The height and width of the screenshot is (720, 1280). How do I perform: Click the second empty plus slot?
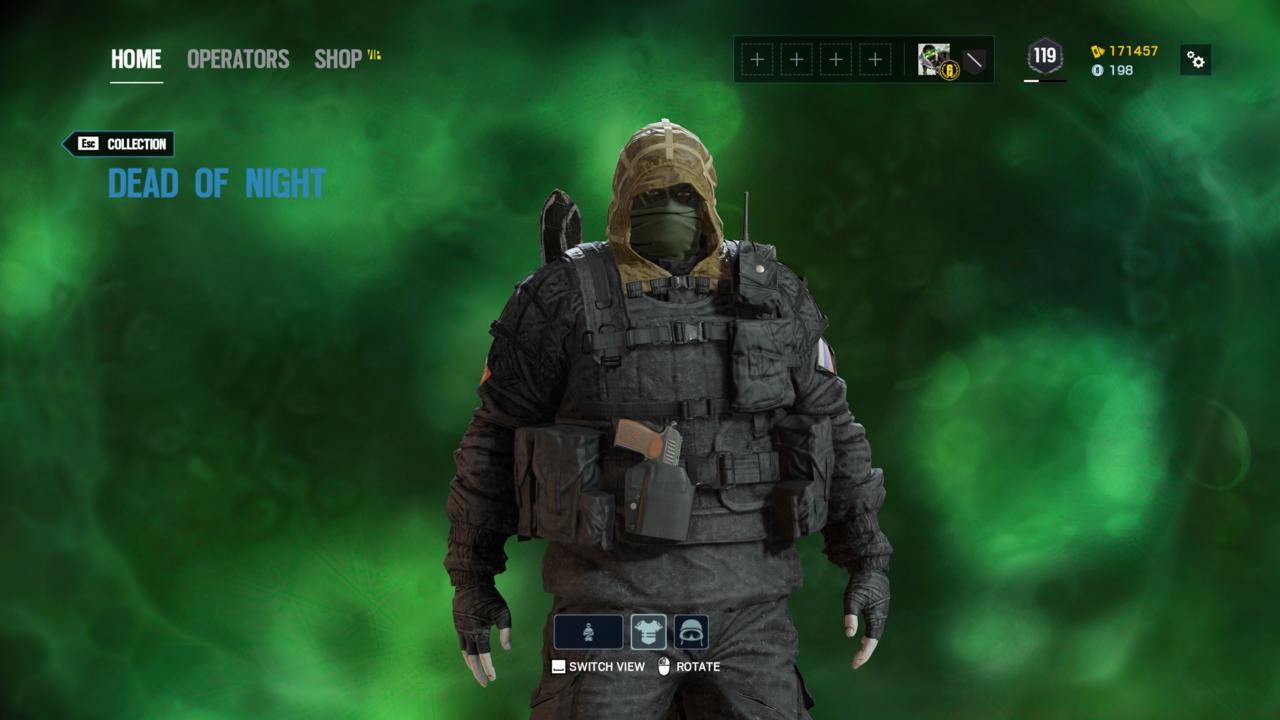tap(795, 59)
